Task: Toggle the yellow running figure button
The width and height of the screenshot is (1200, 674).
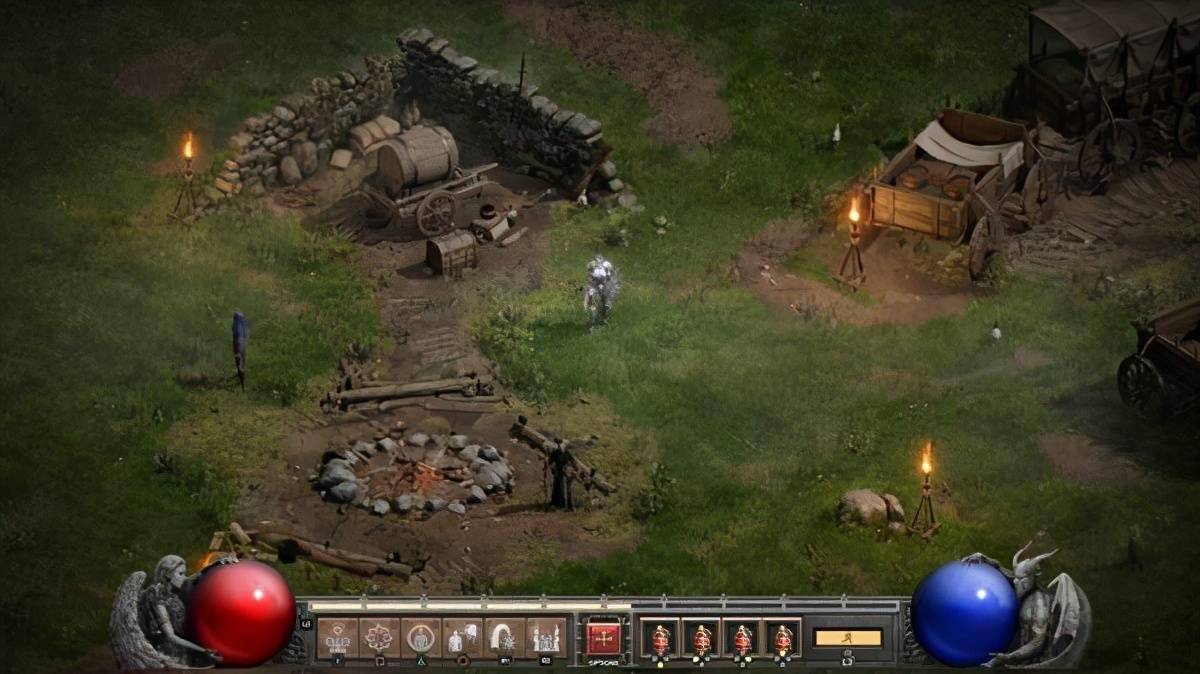Action: tap(848, 638)
